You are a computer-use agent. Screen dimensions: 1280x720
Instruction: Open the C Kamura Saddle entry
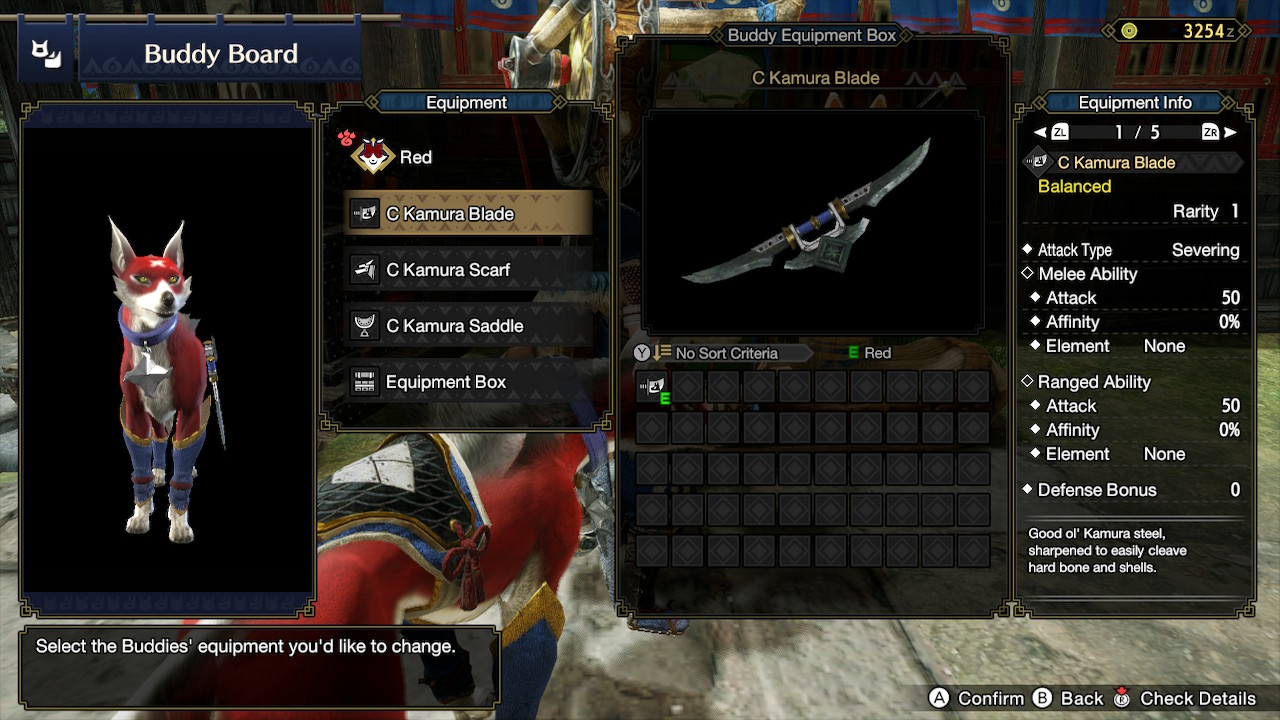(467, 326)
